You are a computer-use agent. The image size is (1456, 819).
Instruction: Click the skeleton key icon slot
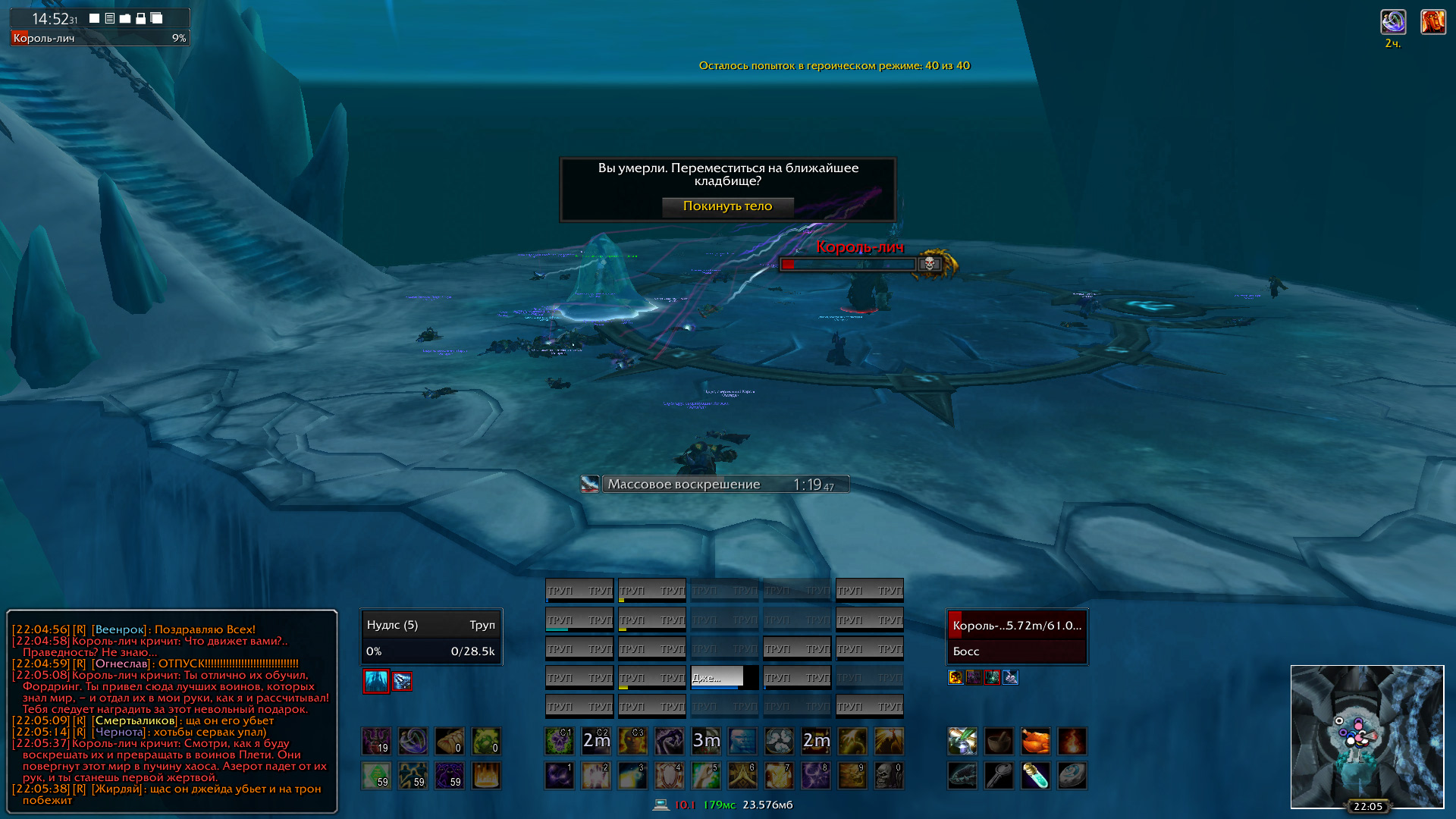click(999, 776)
